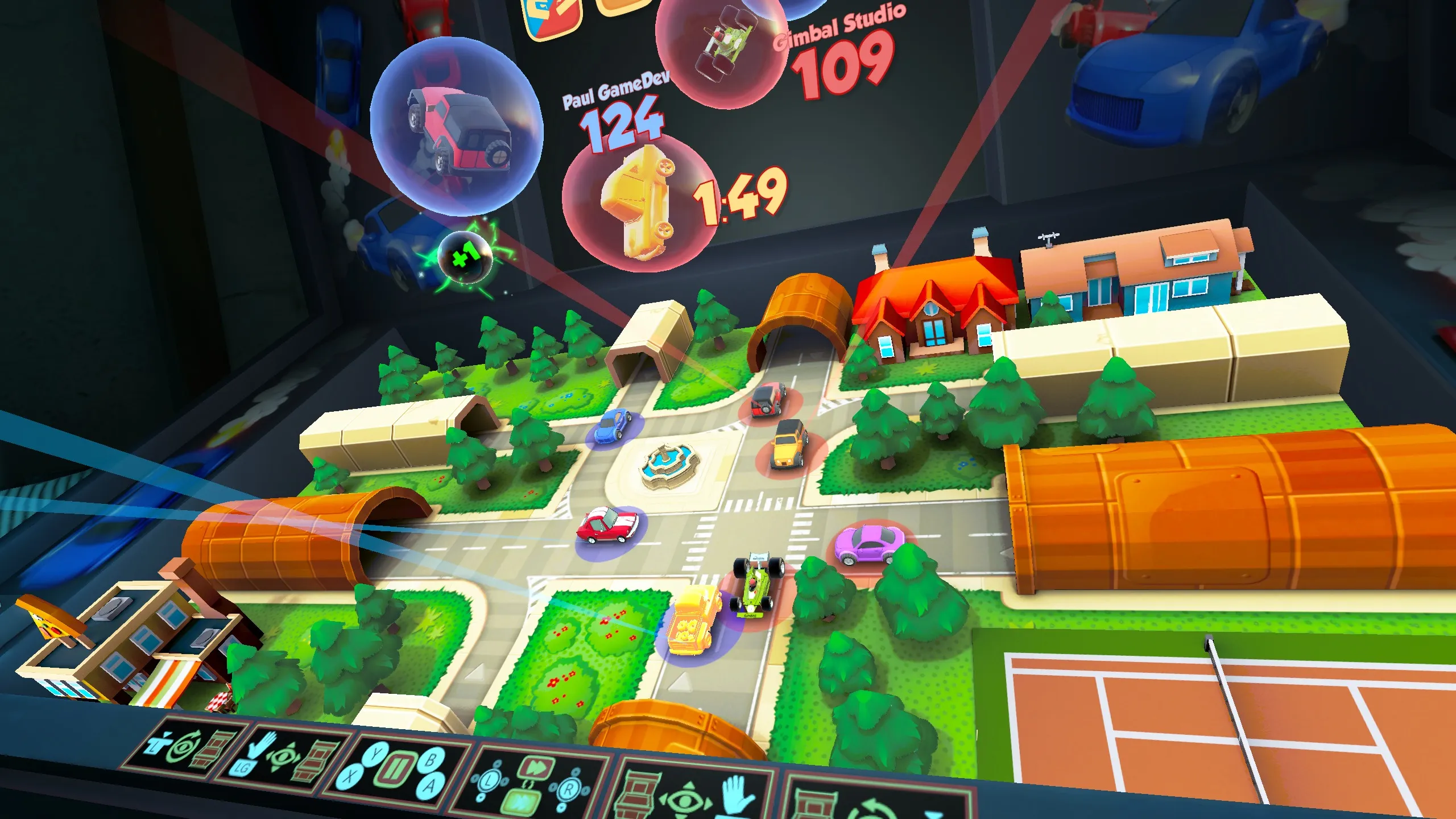
Task: Grab the green +1 bonus orb
Action: tap(465, 258)
